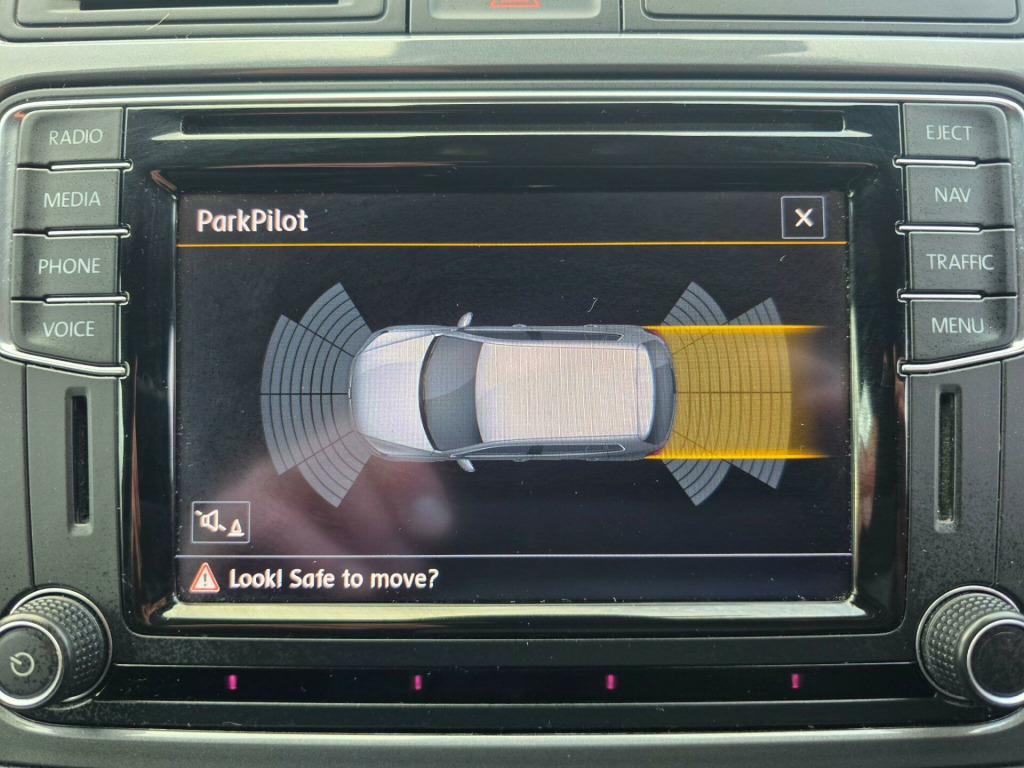Toggle the parking sensor mute icon
Viewport: 1024px width, 768px height.
[221, 522]
